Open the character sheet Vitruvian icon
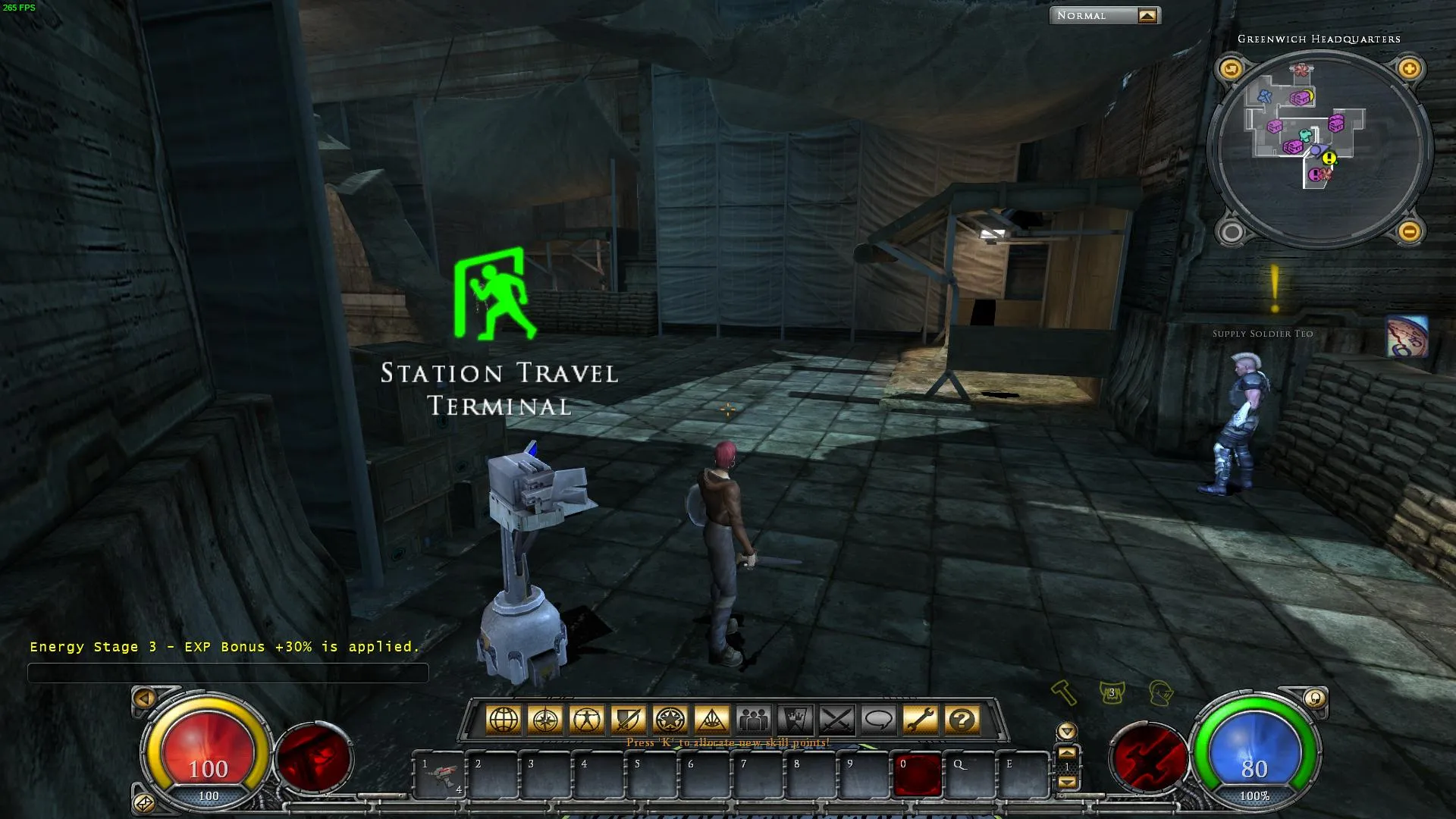Image resolution: width=1456 pixels, height=819 pixels. tap(587, 720)
